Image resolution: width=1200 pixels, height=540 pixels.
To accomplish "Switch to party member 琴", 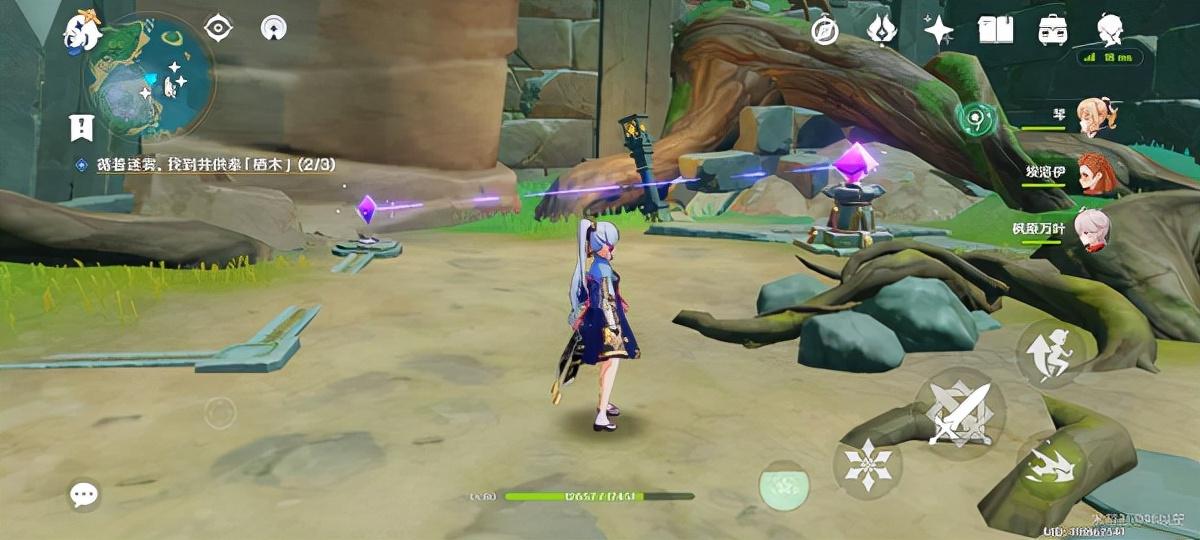I will (1094, 117).
